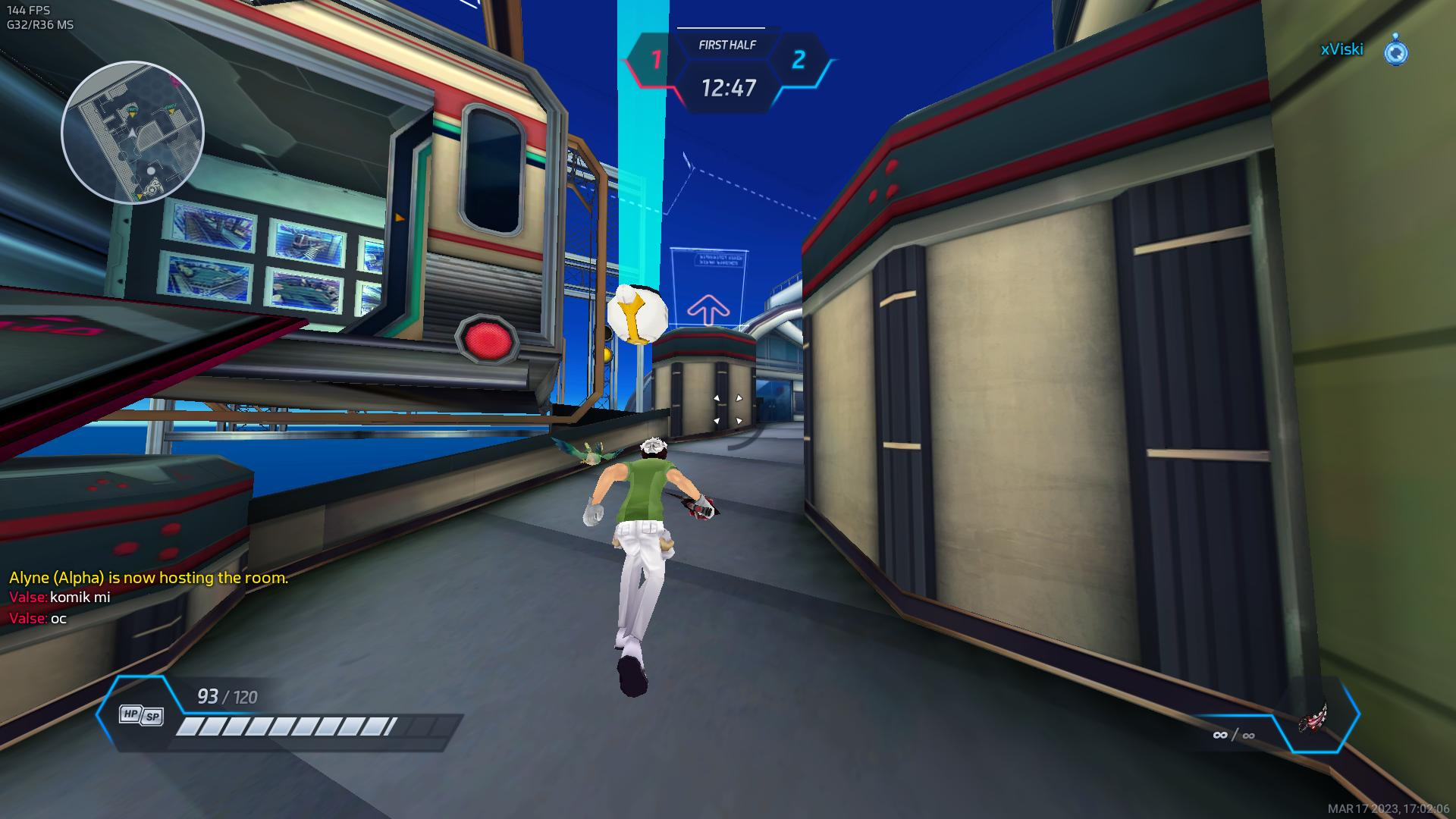Image resolution: width=1456 pixels, height=819 pixels.
Task: Select the equipped weapon icon
Action: click(x=1314, y=717)
